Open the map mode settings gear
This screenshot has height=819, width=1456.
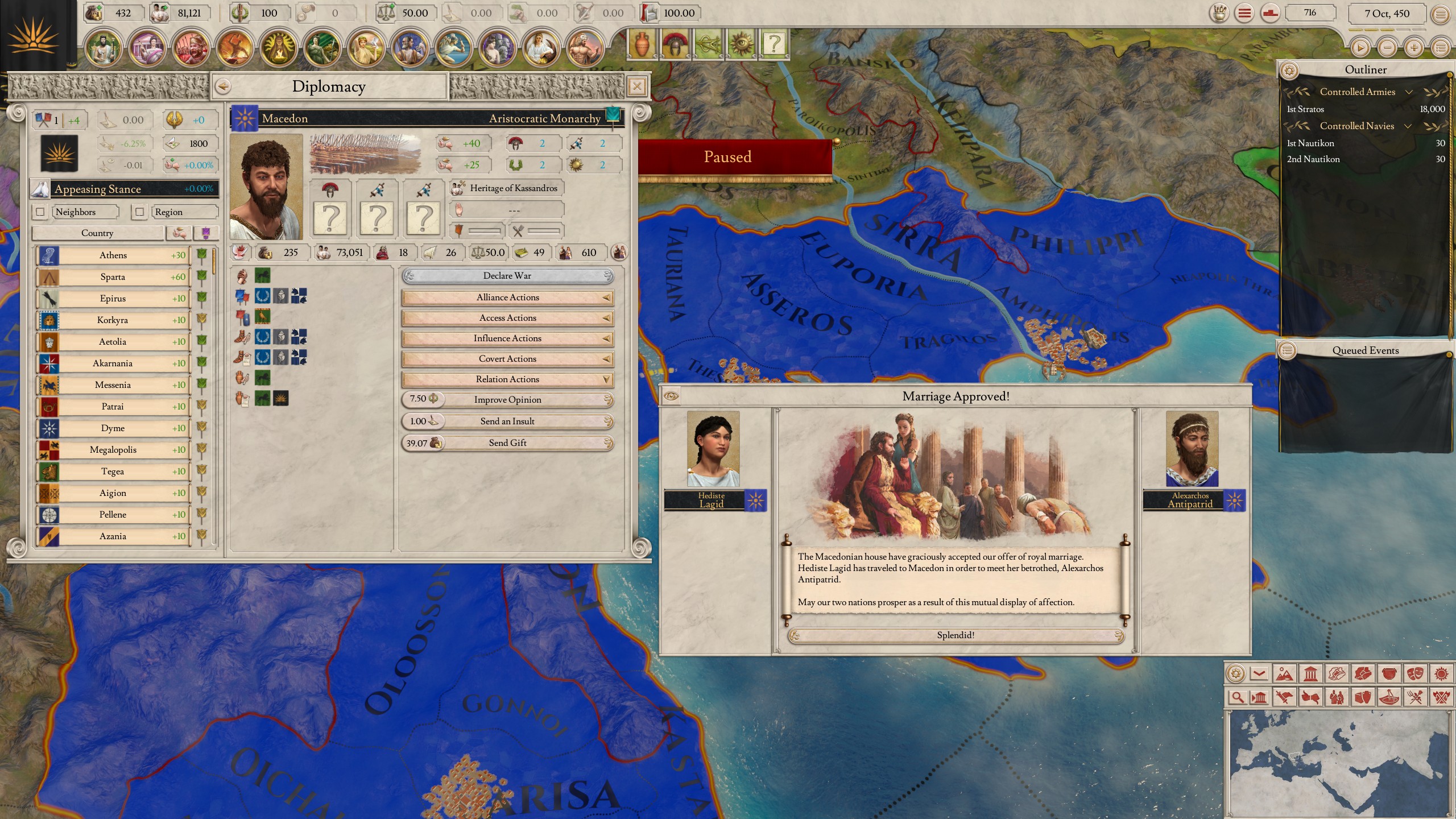(1235, 673)
